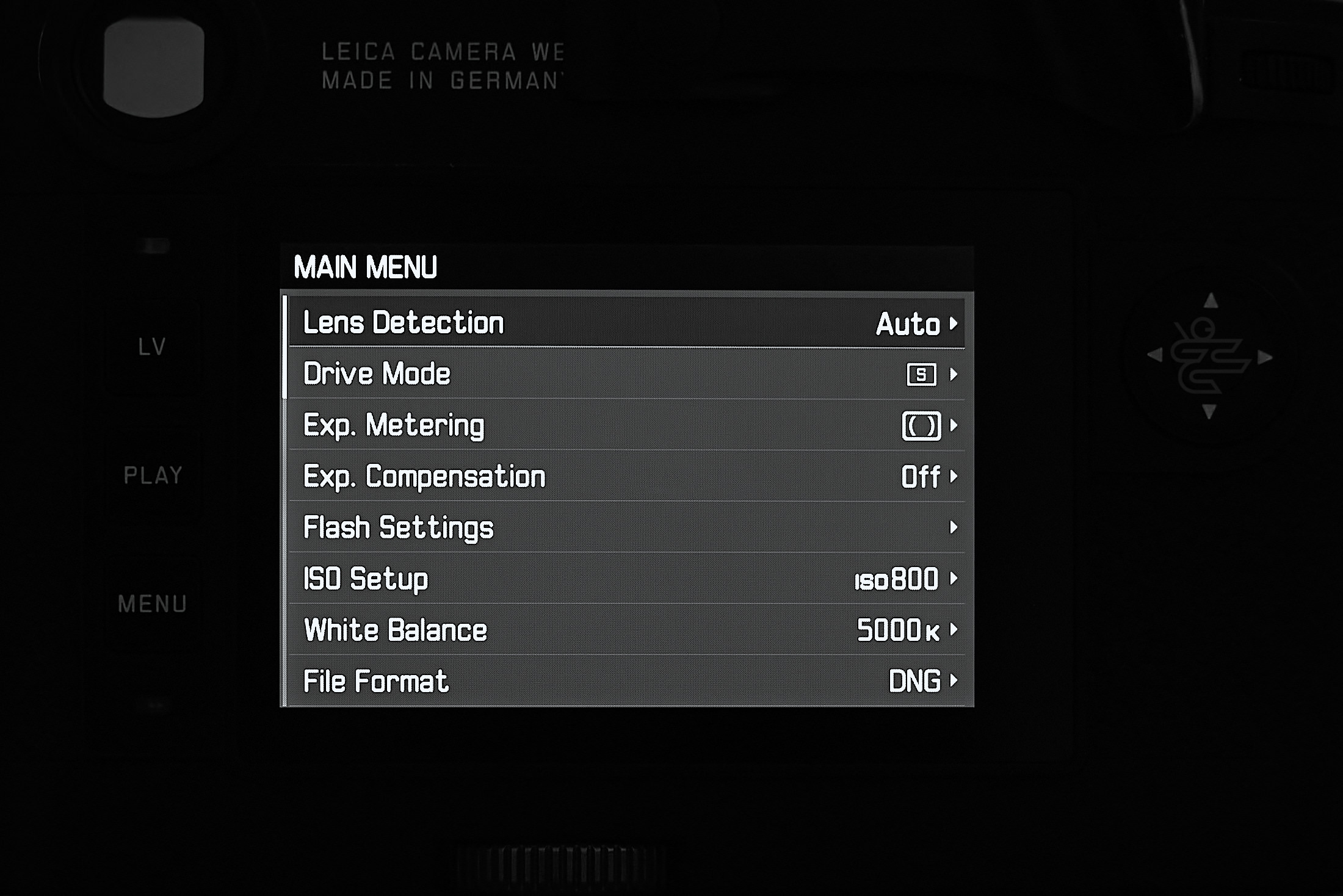Select the Exp. Metering menu entry

[394, 425]
